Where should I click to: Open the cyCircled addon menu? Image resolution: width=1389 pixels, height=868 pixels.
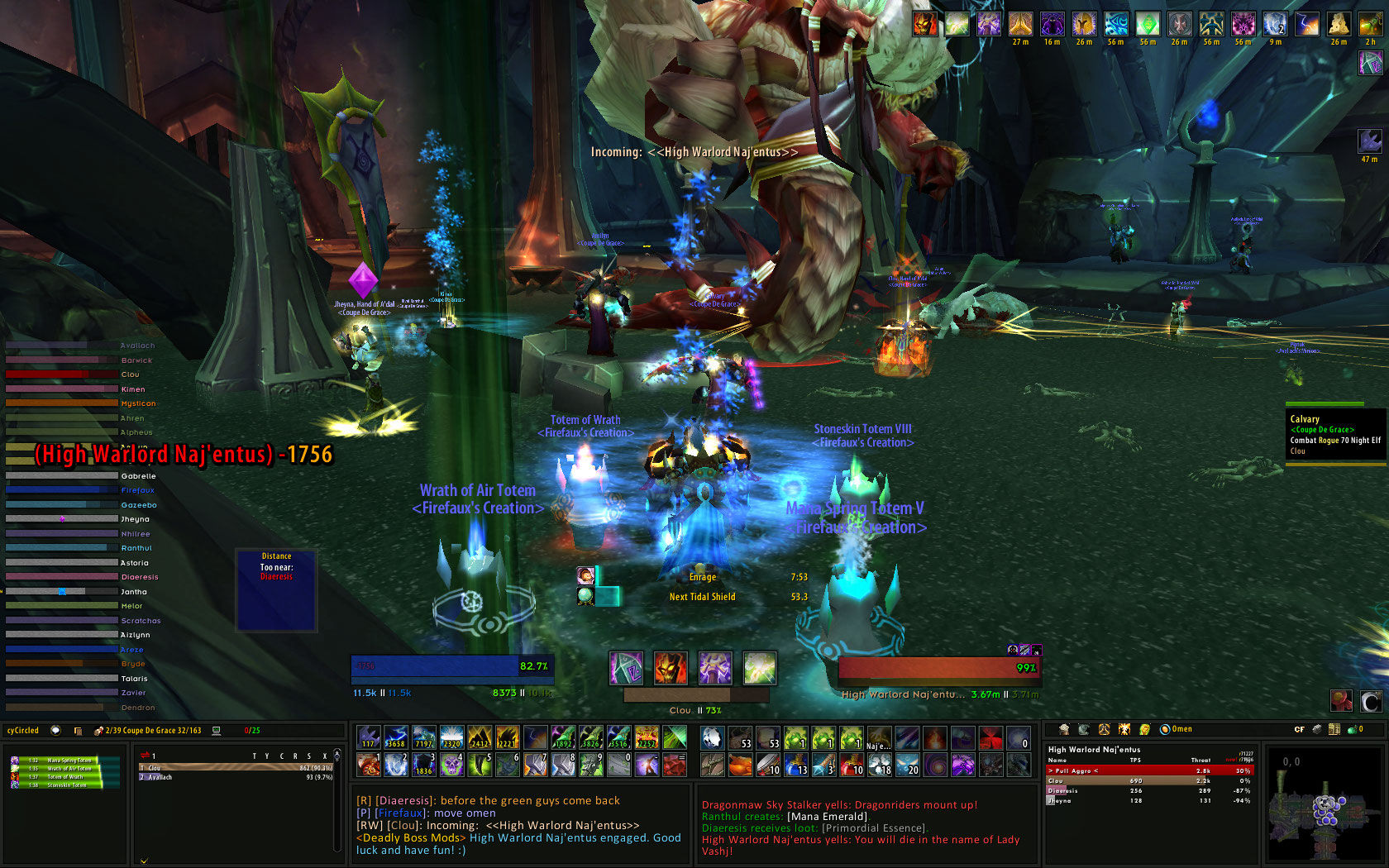tap(23, 731)
